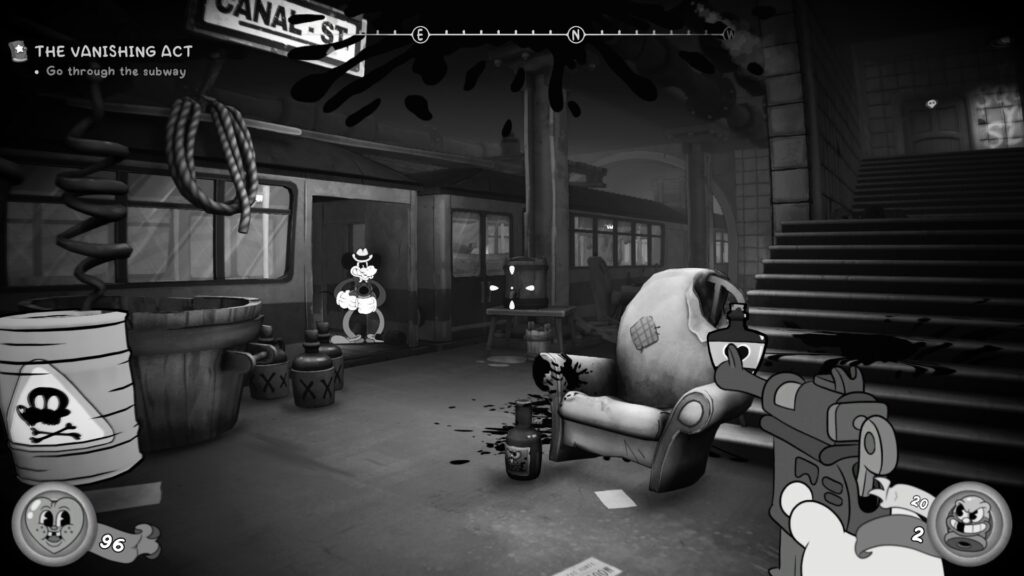Click the North marker on the compass
The width and height of the screenshot is (1024, 576).
click(576, 35)
